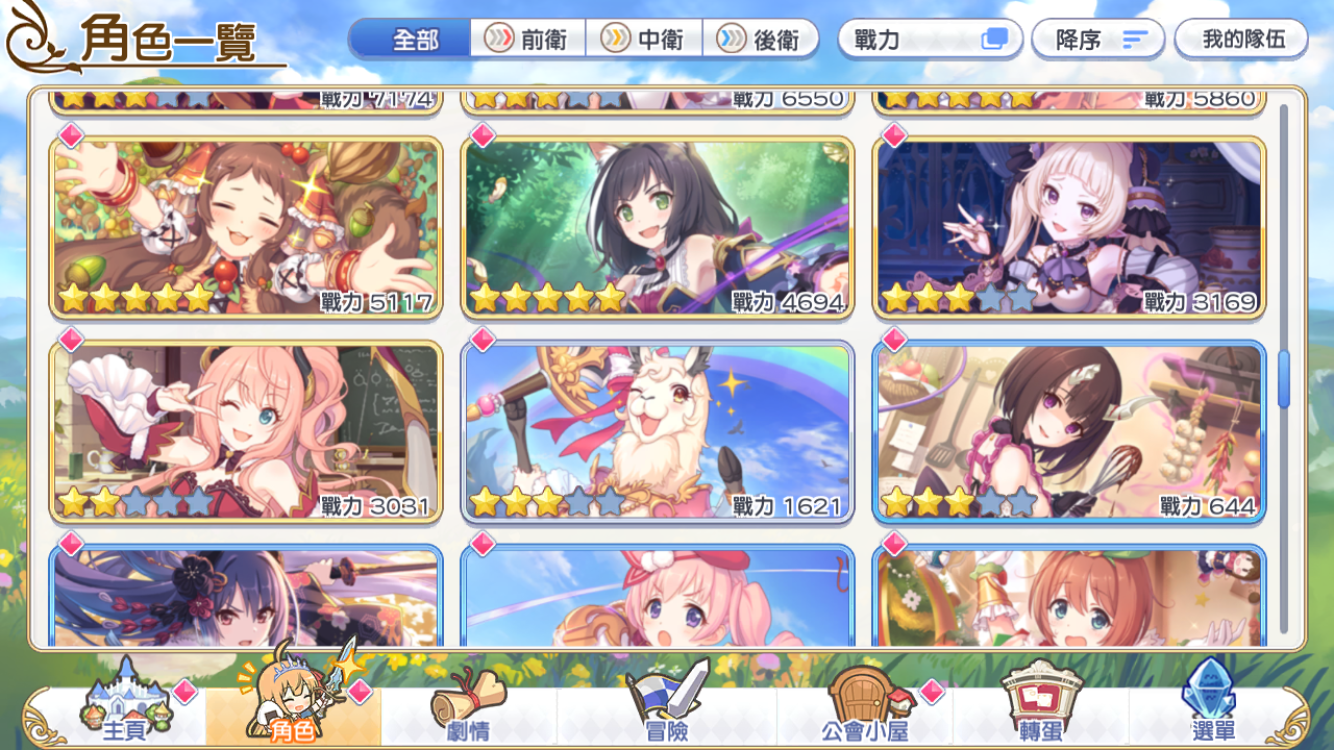Switch to the 前衛 filter tab
The height and width of the screenshot is (750, 1334).
(527, 39)
